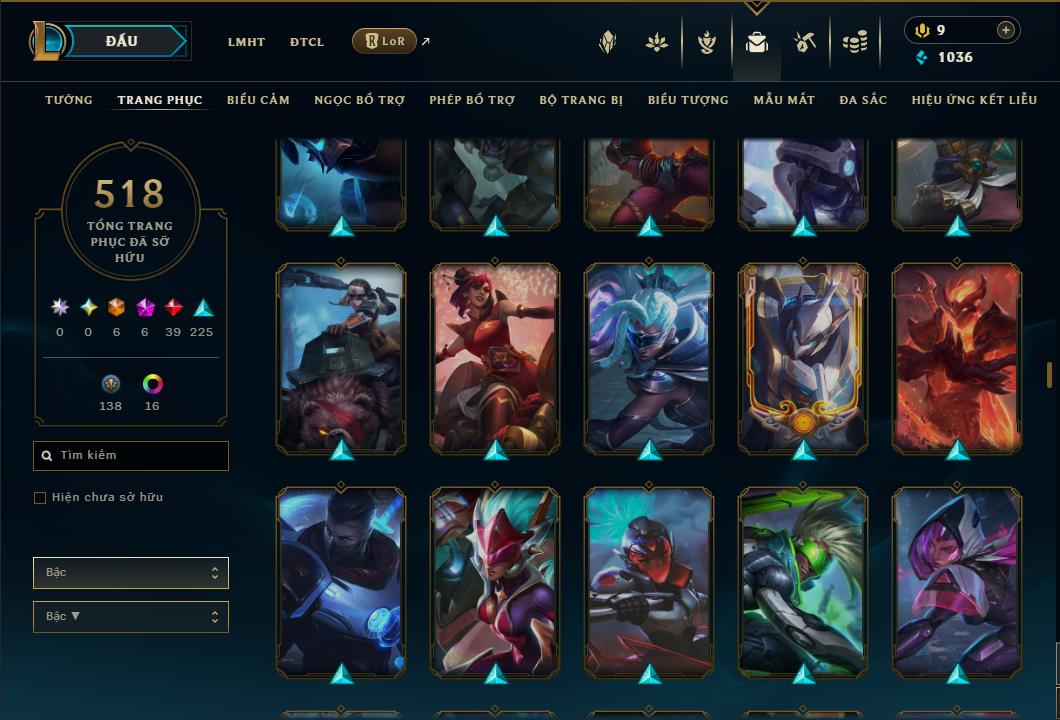
Task: Select the skin card with the golden ornate border
Action: [804, 360]
